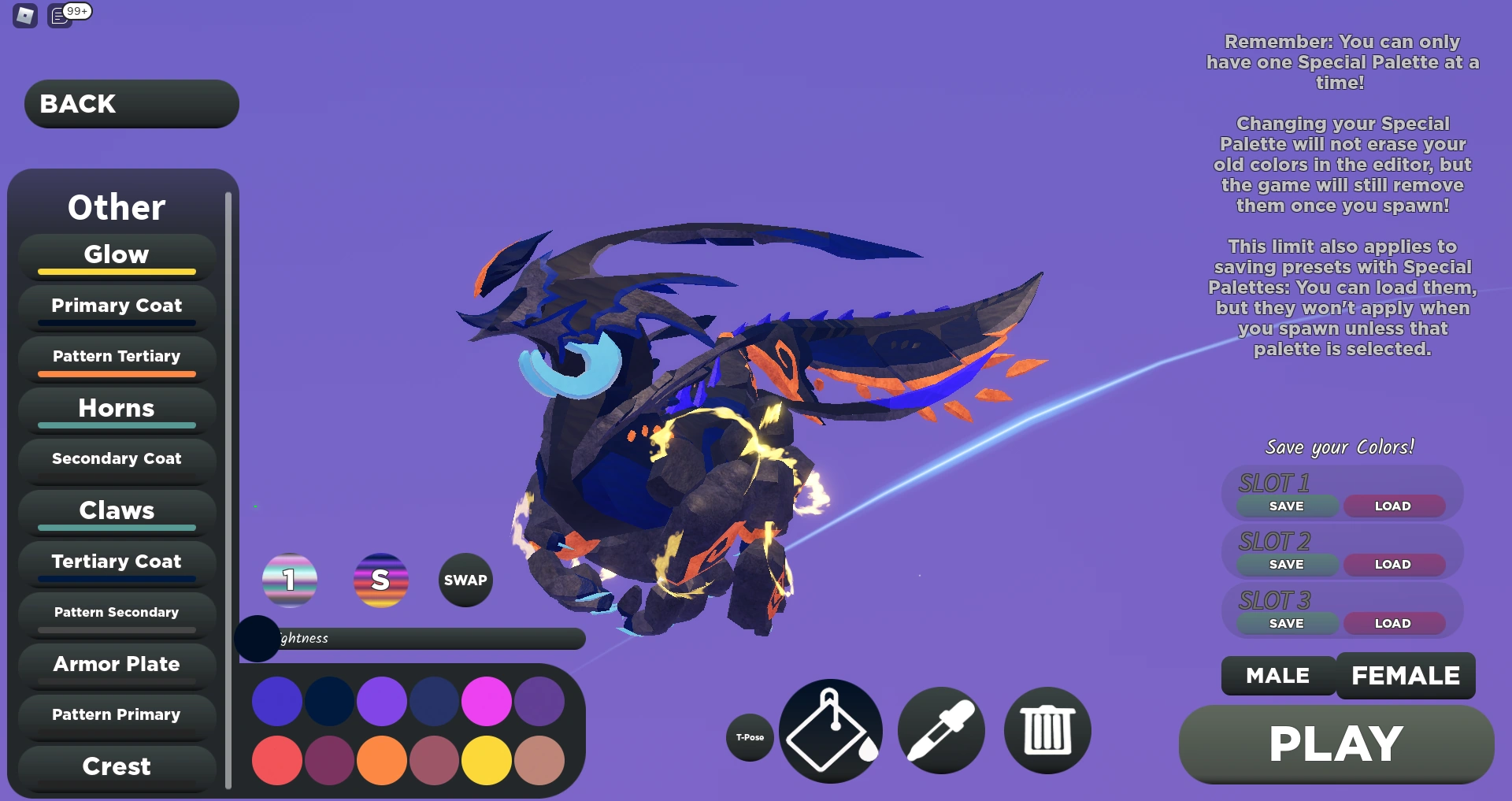This screenshot has width=1512, height=801.
Task: Click the Roblox menu icon top left
Action: tap(24, 16)
